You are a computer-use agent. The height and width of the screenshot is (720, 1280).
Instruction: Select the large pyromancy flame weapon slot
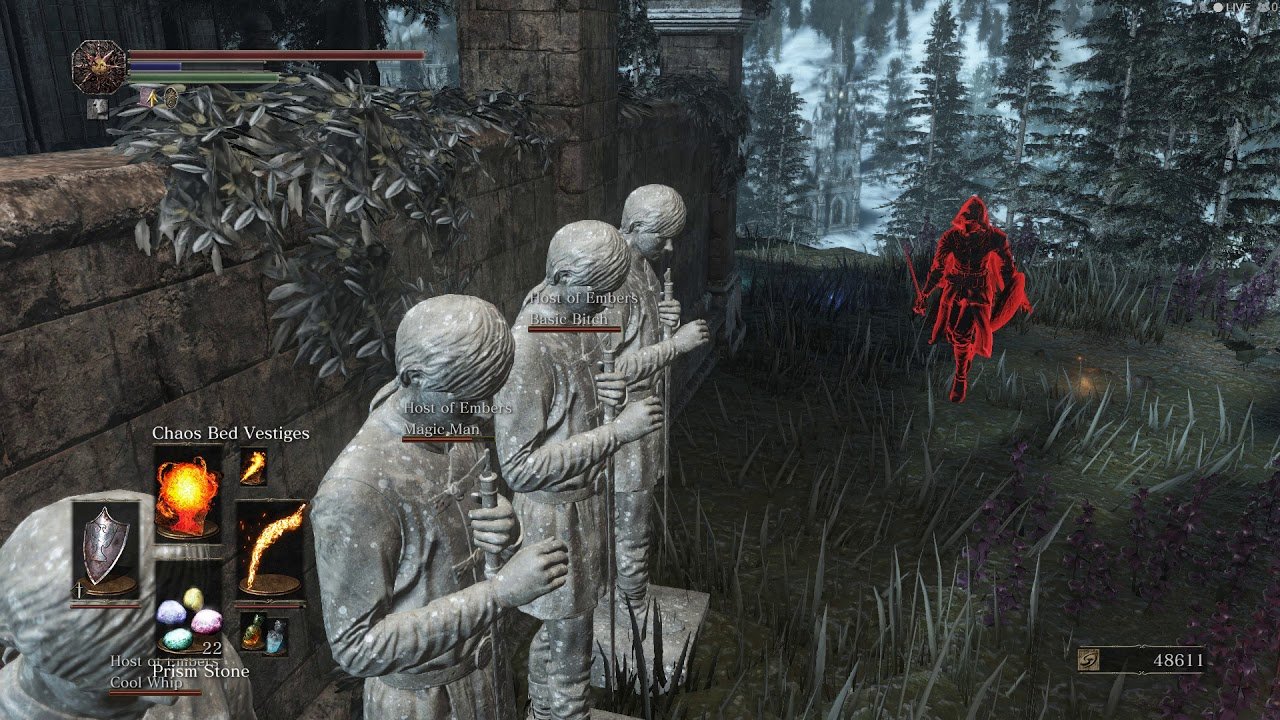[270, 548]
